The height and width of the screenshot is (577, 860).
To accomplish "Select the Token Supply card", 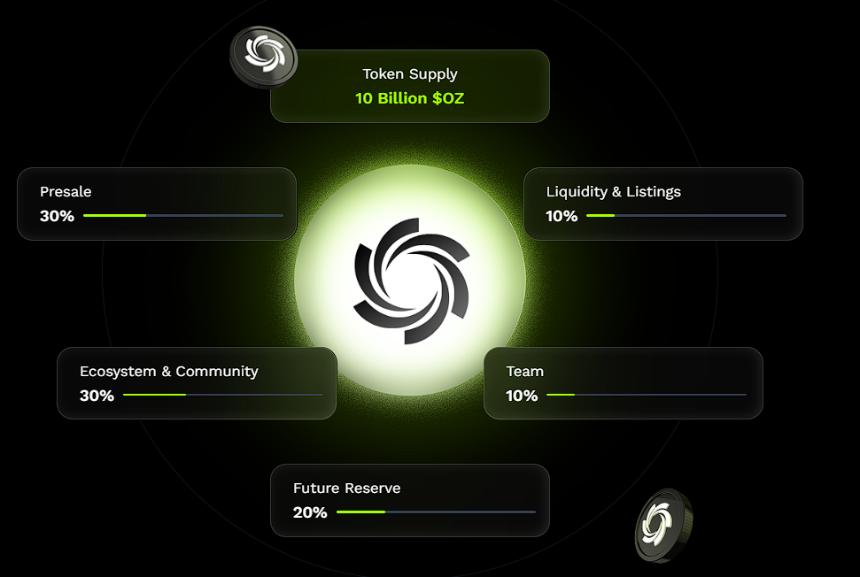I will [x=409, y=86].
